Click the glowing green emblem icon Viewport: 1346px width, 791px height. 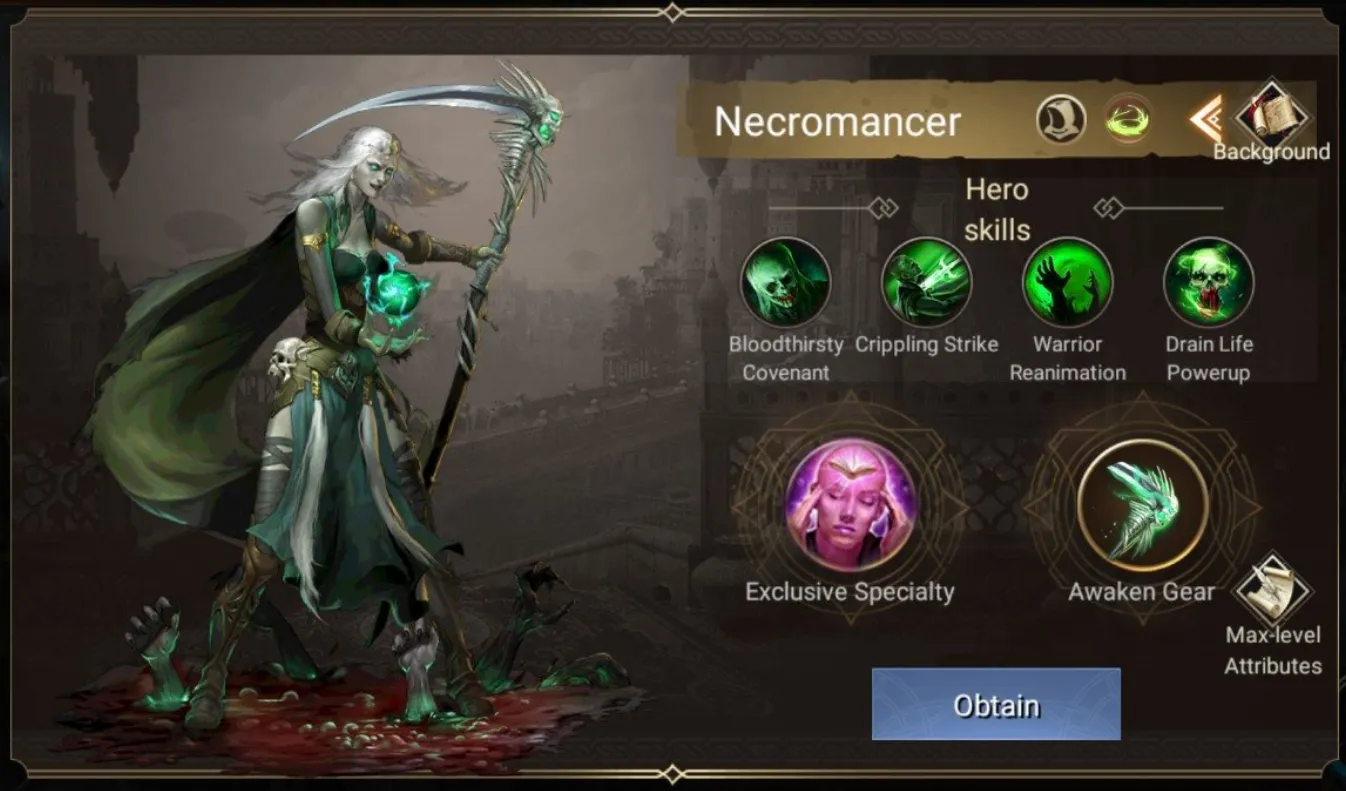[x=1127, y=120]
